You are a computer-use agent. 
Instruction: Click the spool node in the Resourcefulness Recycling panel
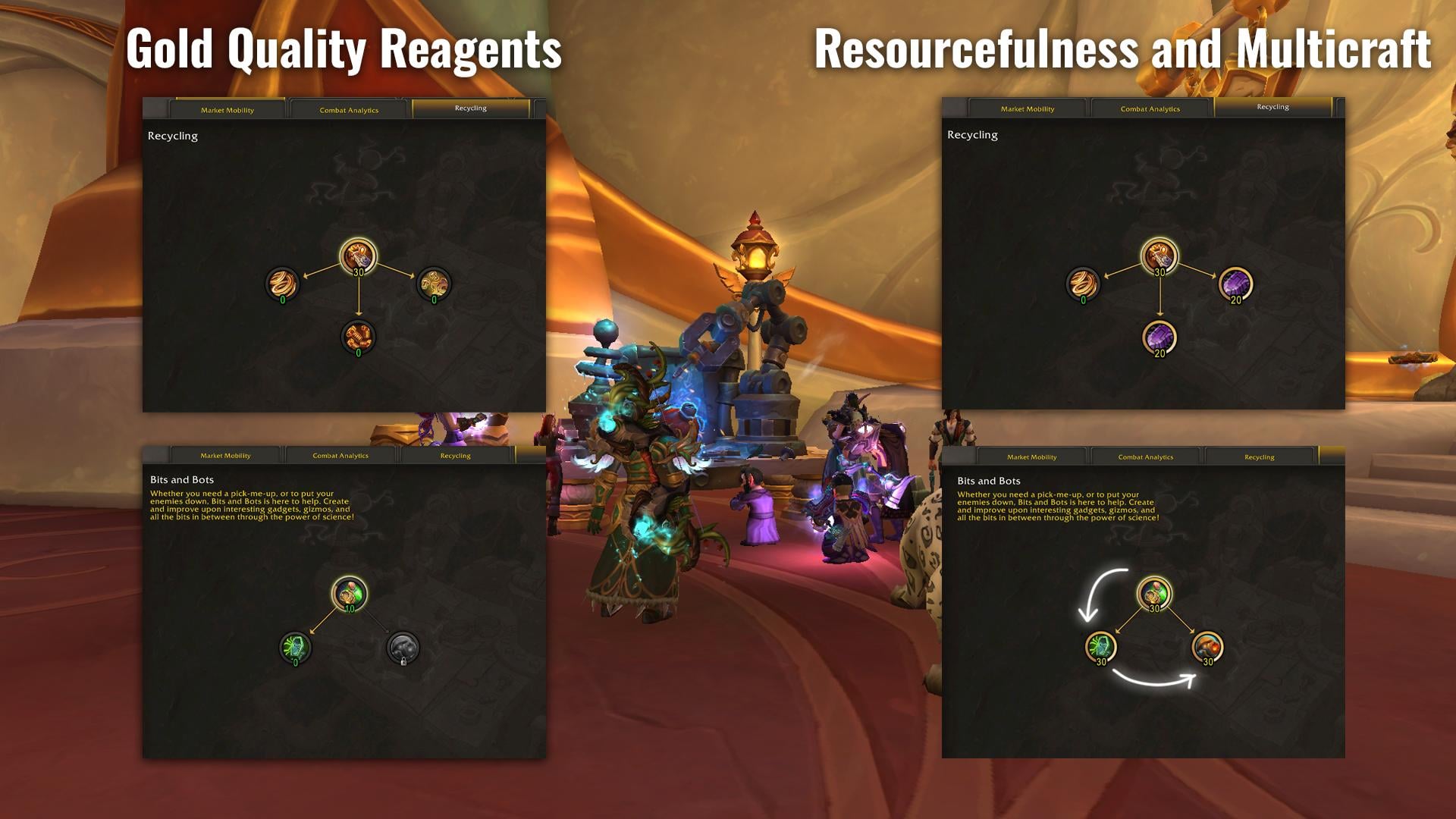coord(1083,284)
